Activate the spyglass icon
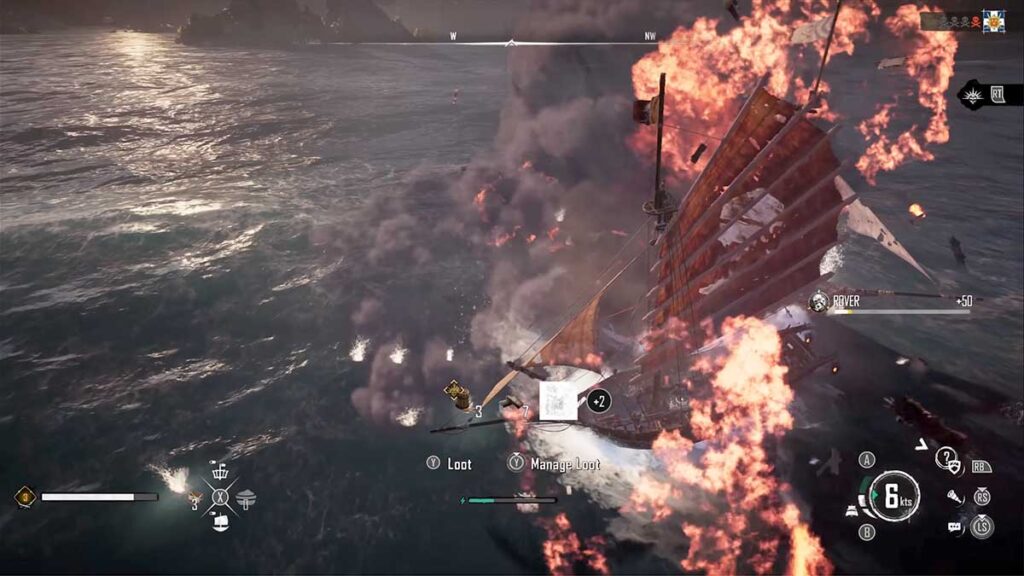Image resolution: width=1024 pixels, height=576 pixels. click(x=954, y=496)
